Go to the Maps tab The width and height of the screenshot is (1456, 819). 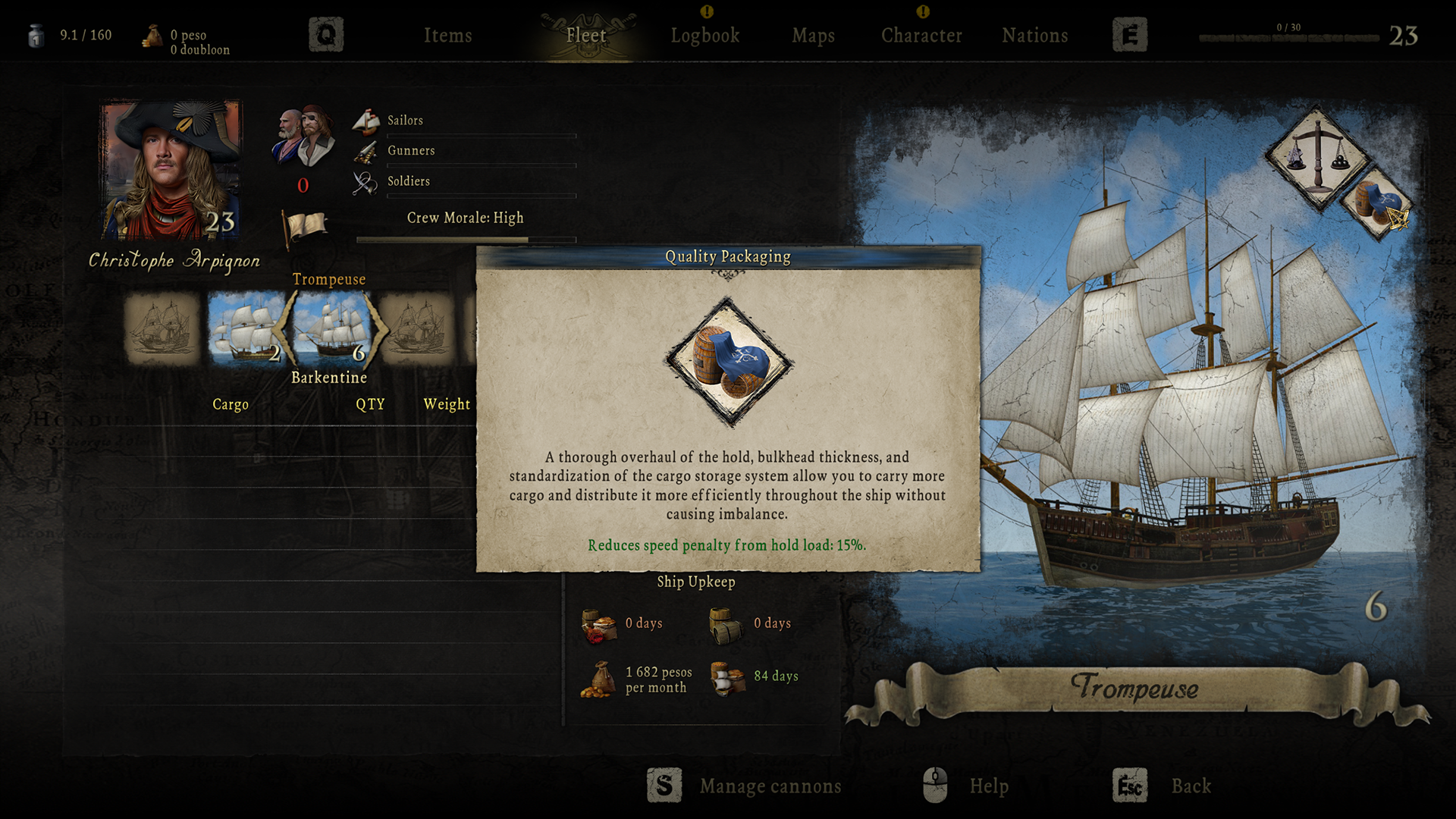click(x=813, y=36)
